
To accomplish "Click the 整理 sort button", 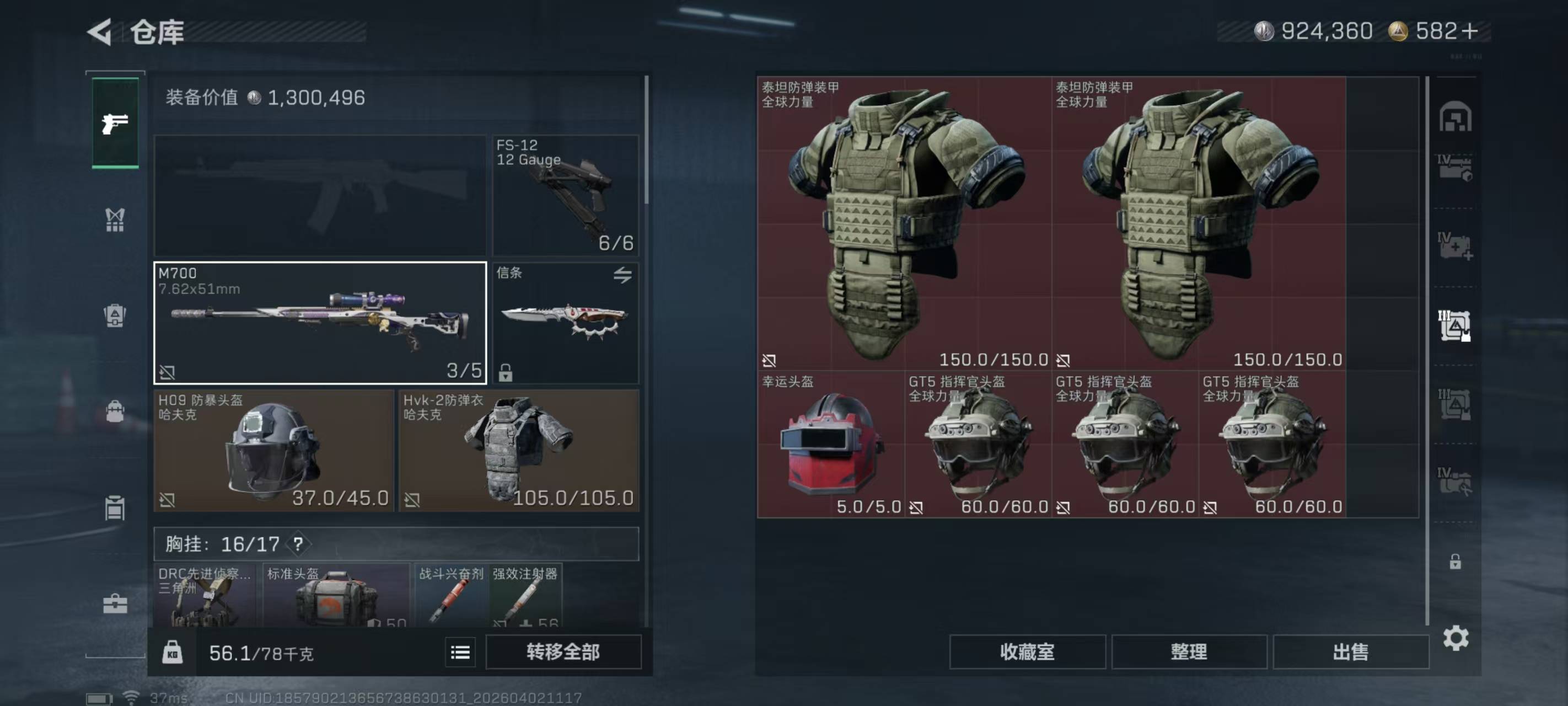I will pos(1189,652).
